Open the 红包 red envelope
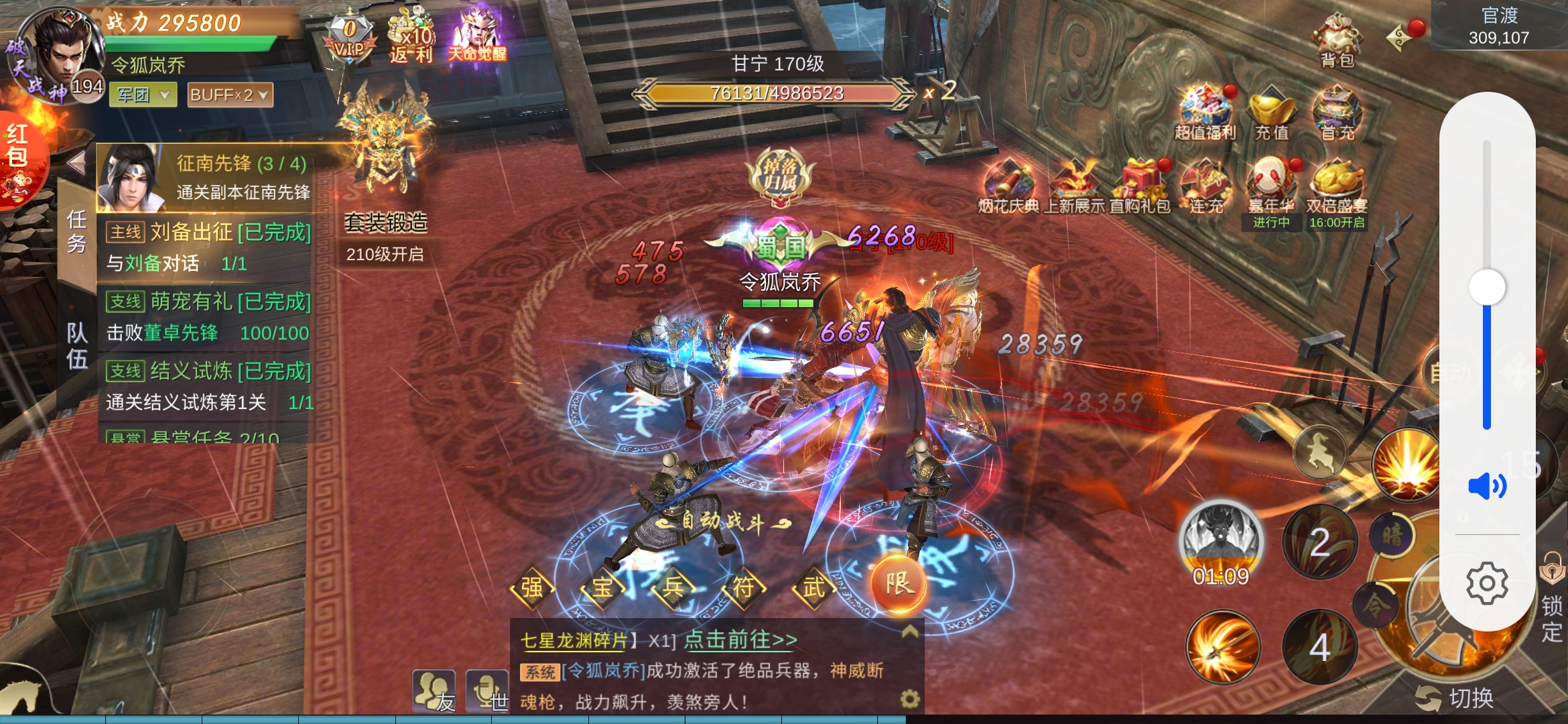 click(19, 158)
